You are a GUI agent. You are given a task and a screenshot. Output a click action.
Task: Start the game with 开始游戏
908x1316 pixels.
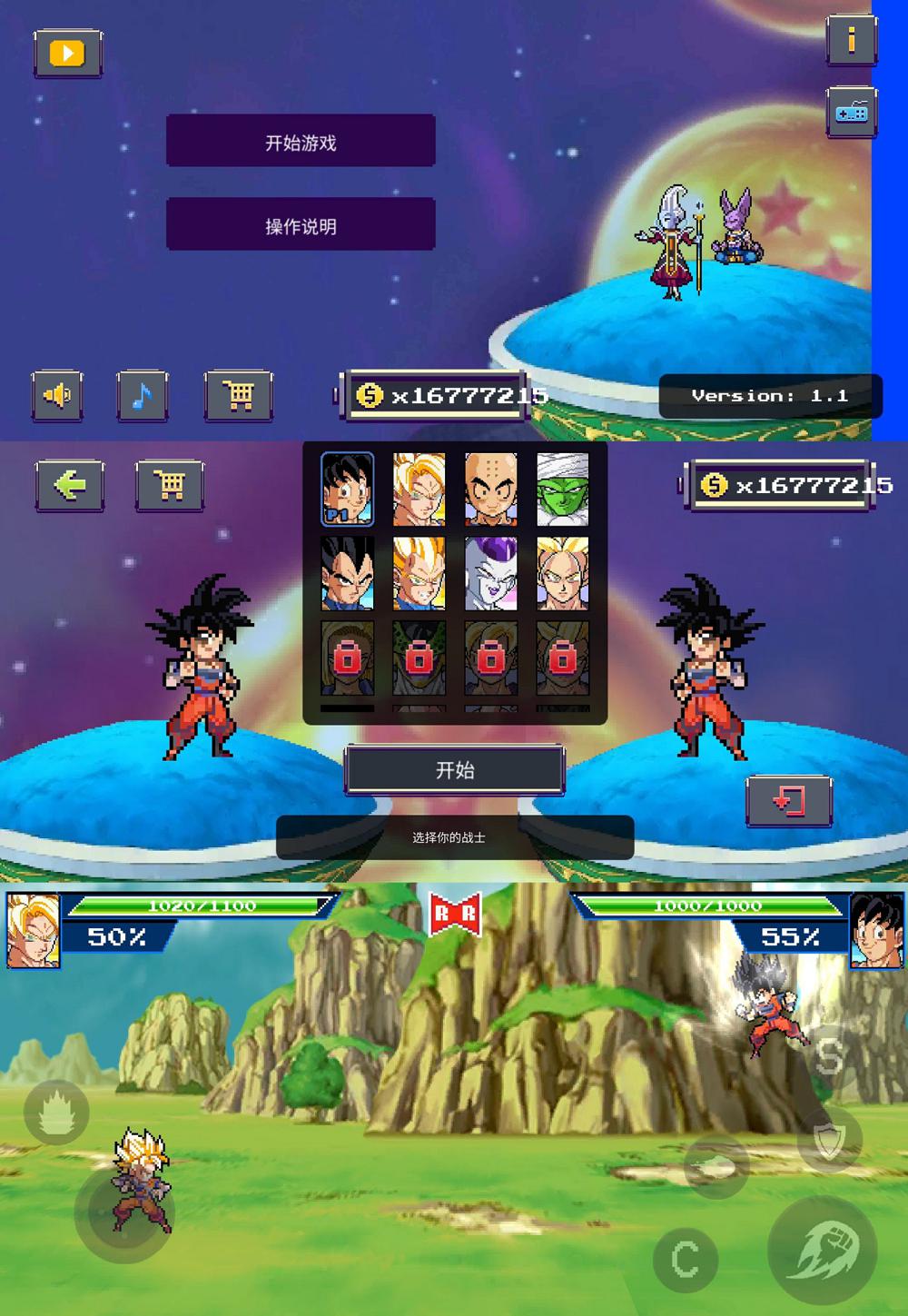pyautogui.click(x=301, y=142)
